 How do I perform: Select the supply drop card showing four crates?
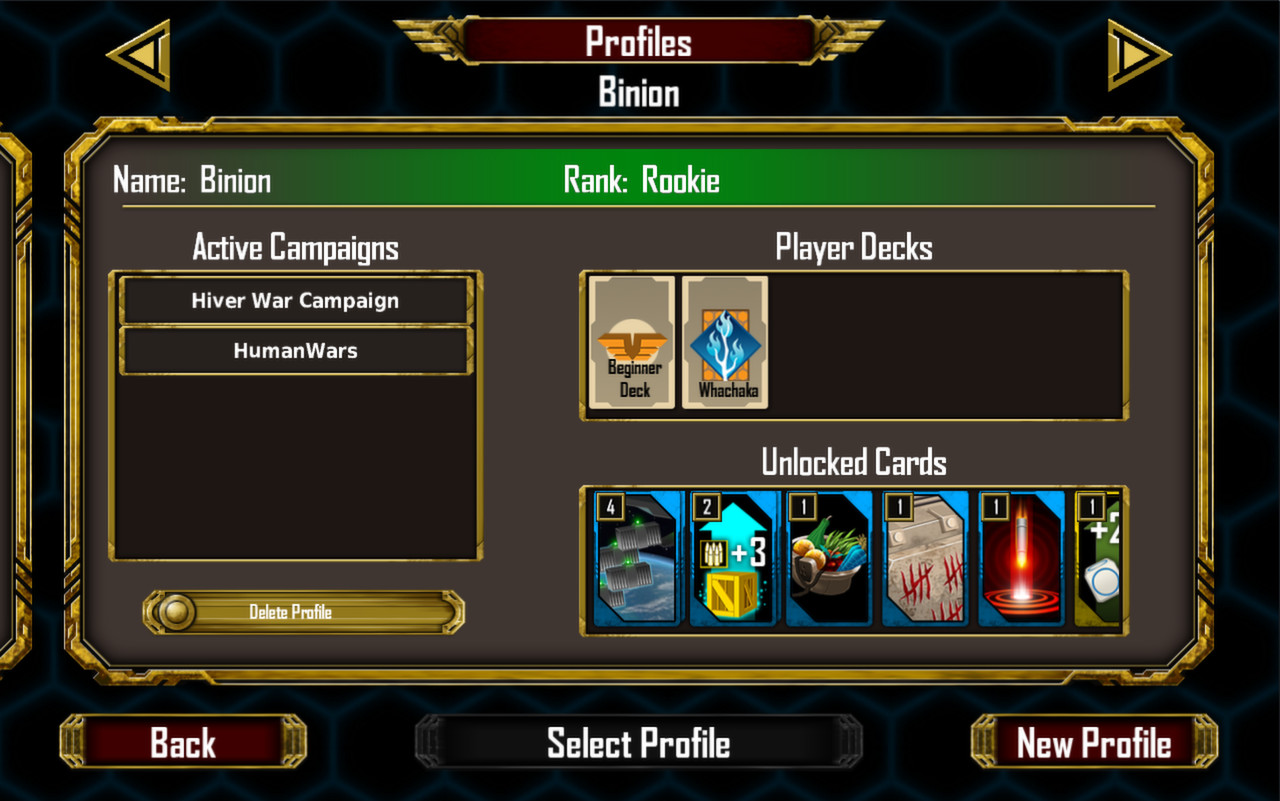tap(636, 558)
